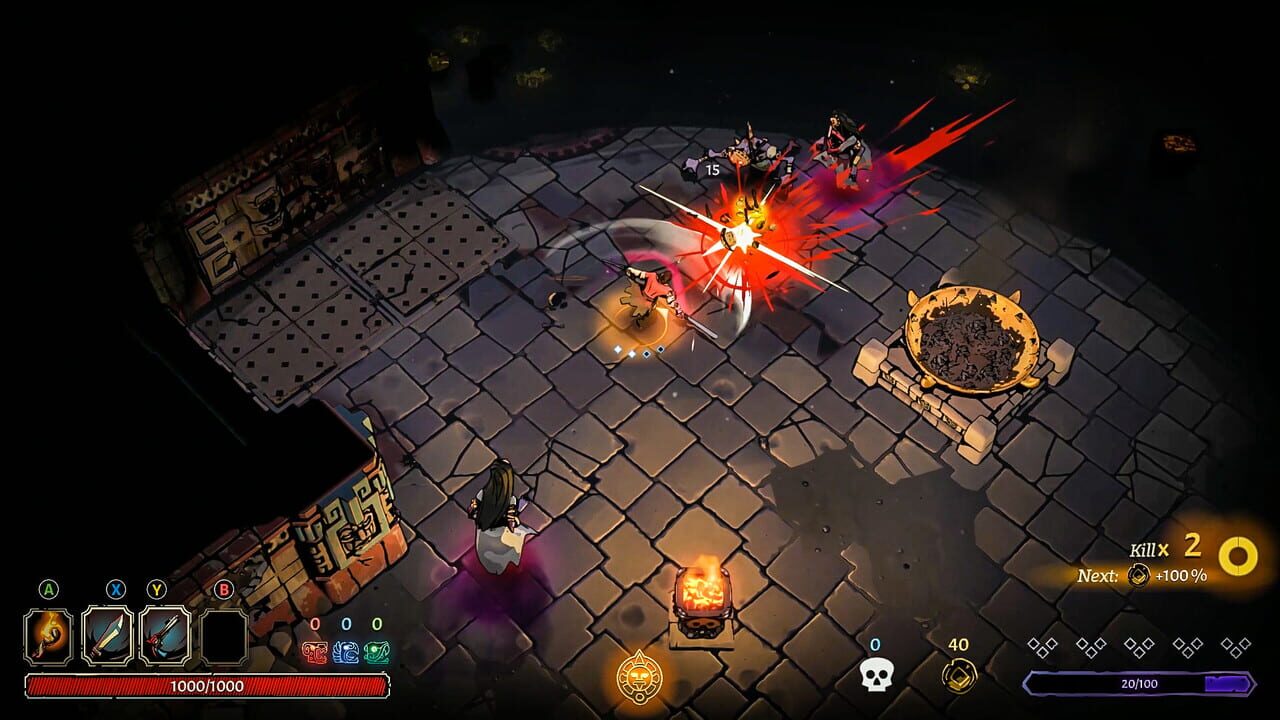Select the torch icon in slot A
The width and height of the screenshot is (1280, 720).
click(46, 638)
